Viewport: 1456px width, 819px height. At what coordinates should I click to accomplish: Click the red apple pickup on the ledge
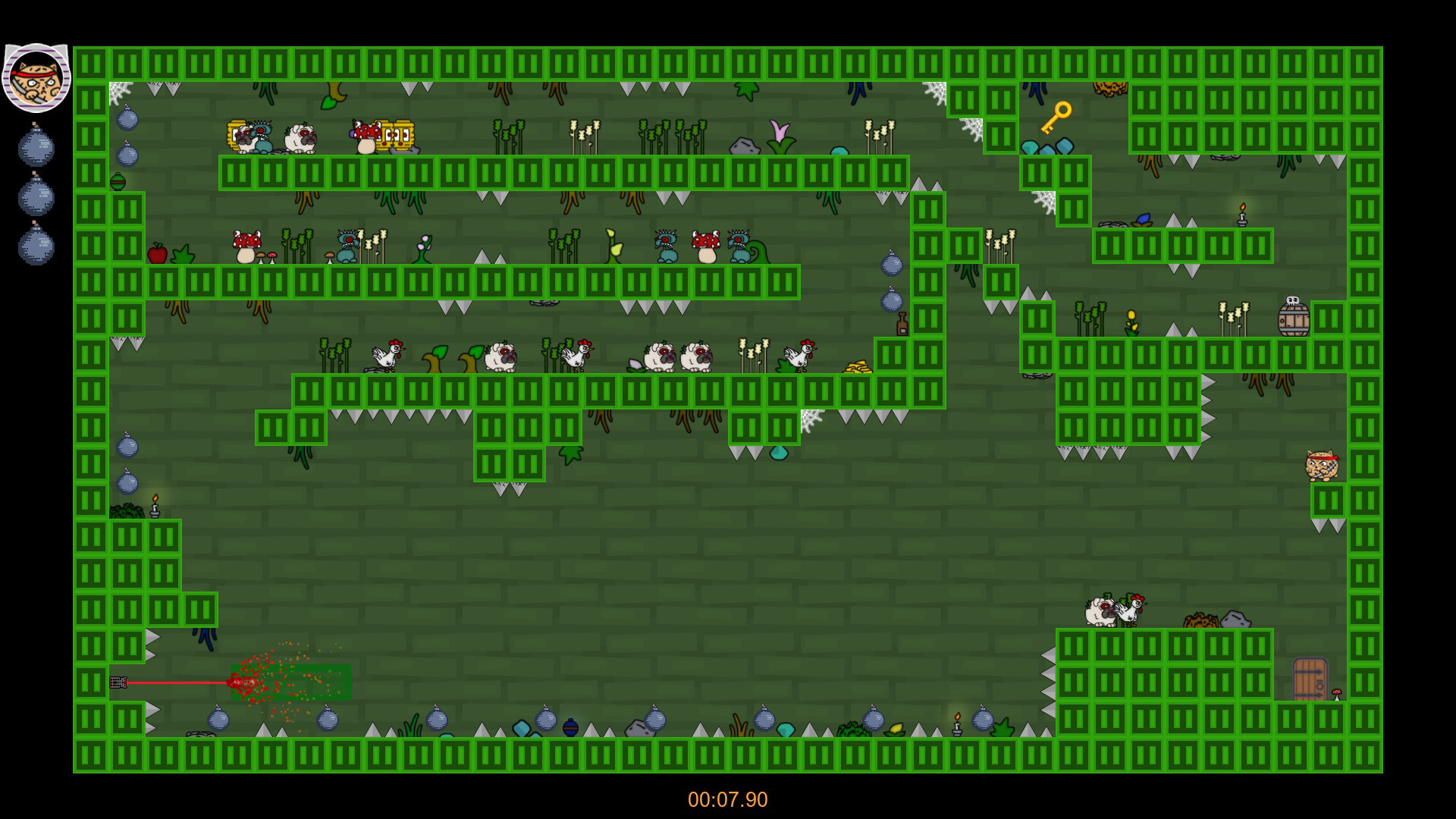(x=155, y=253)
